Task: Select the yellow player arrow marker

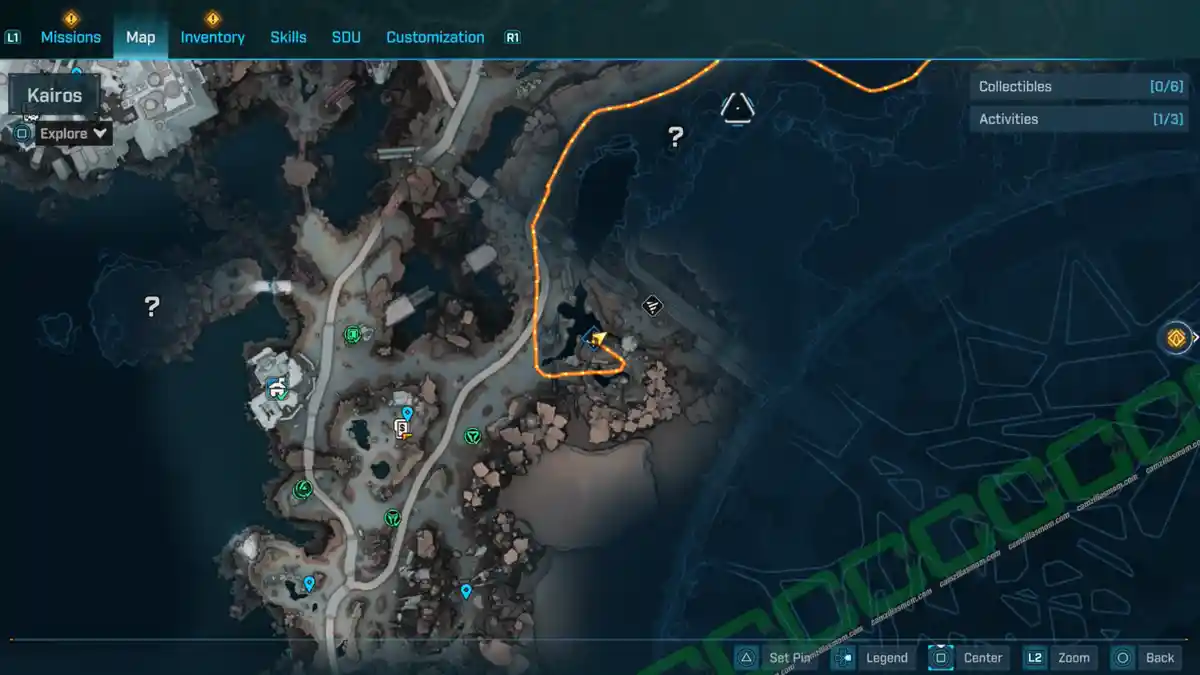Action: 599,339
